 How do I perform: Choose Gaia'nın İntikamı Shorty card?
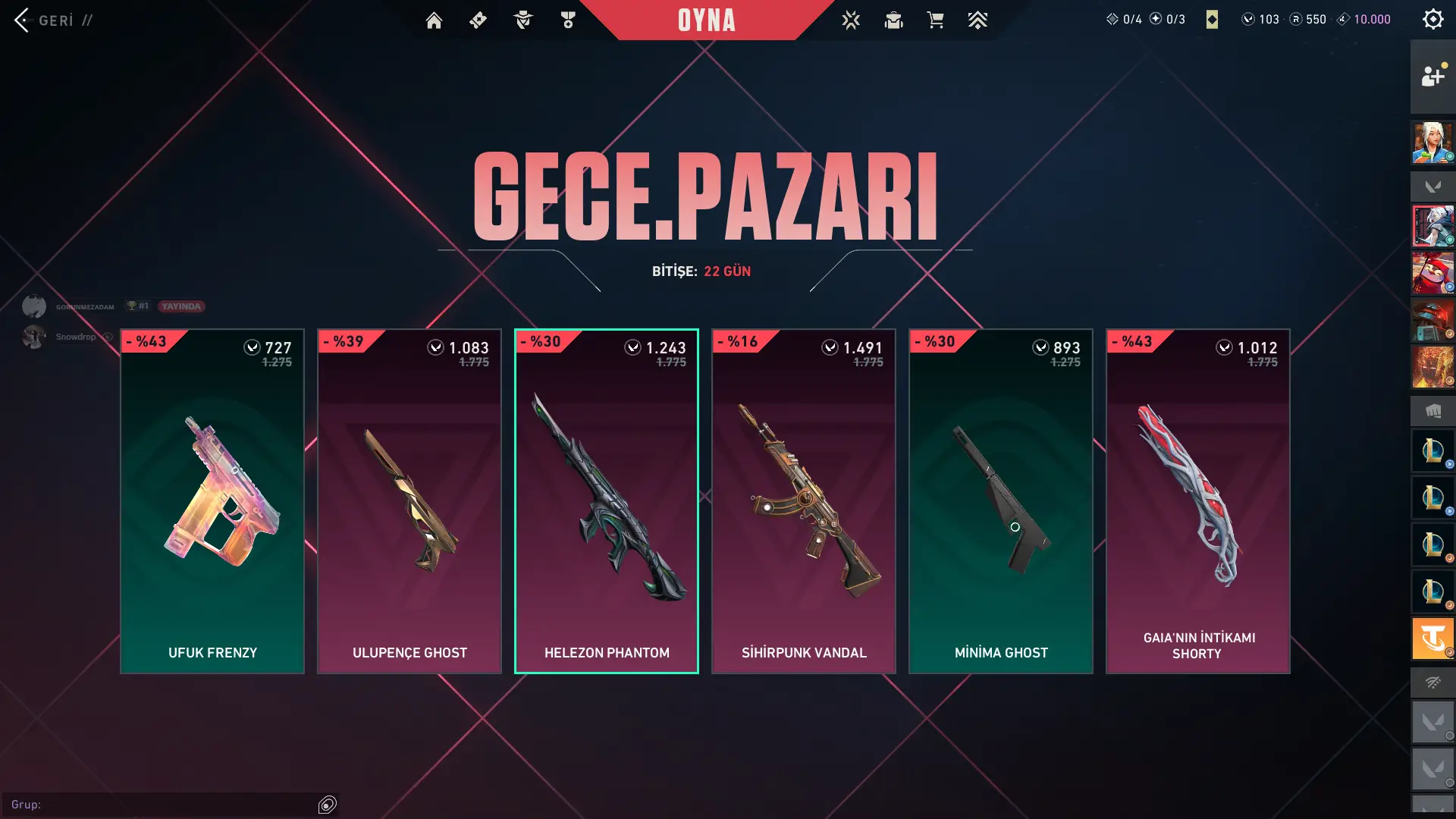point(1198,500)
